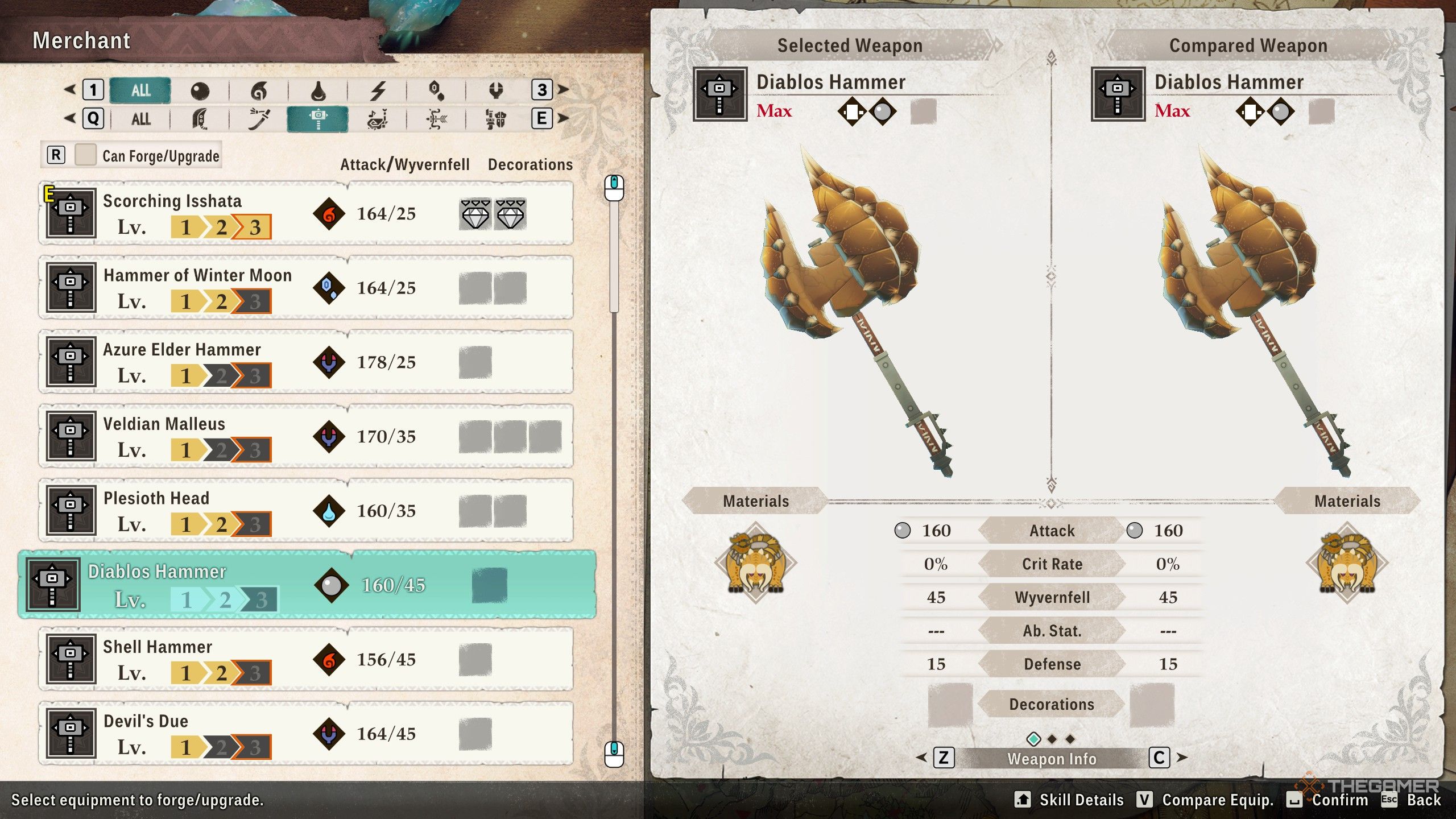Screen dimensions: 1456x819
Task: Choose the Plesioth Head hammer row
Action: [x=306, y=510]
